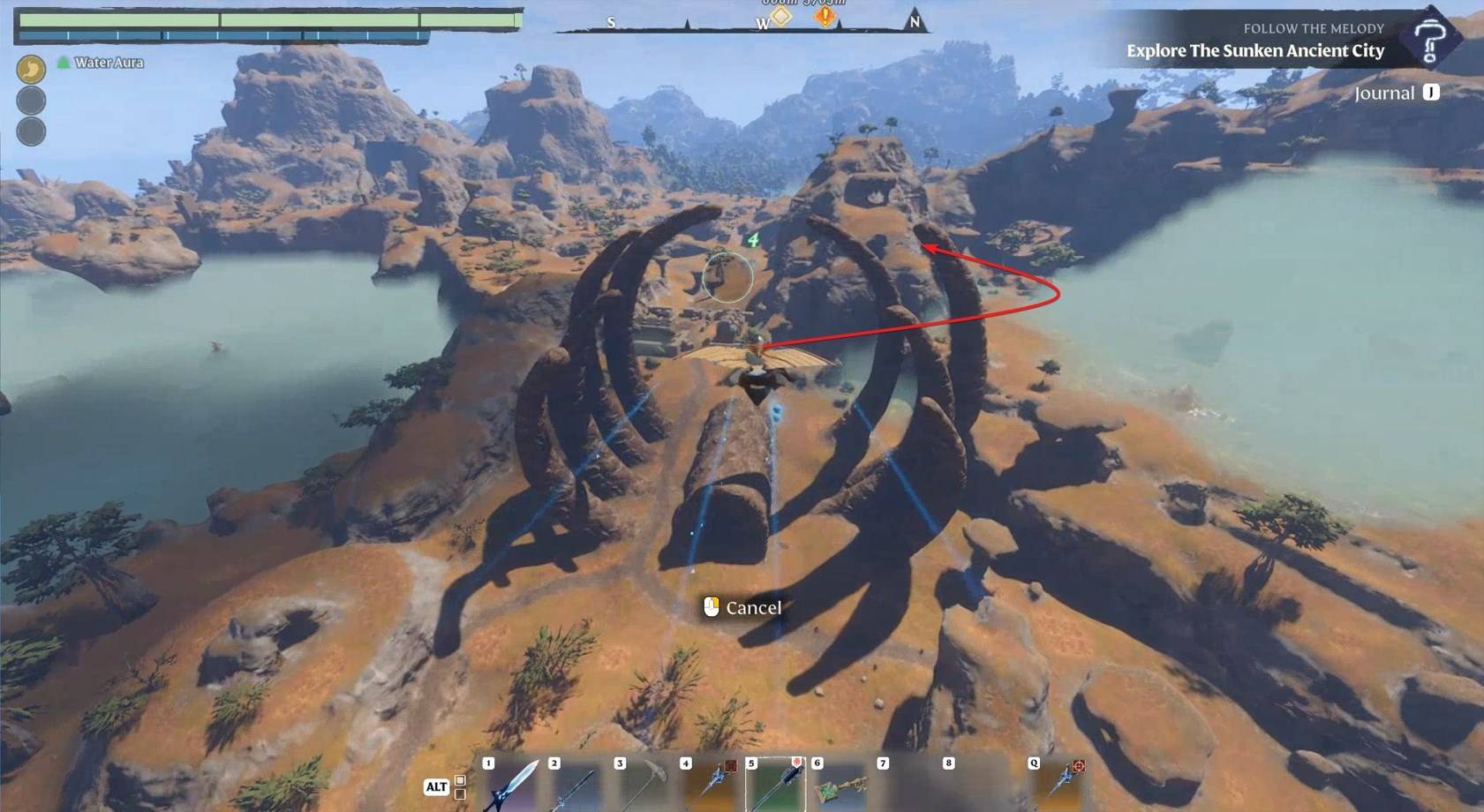Click the pale diamond compass marker
1484x812 pixels.
(781, 16)
